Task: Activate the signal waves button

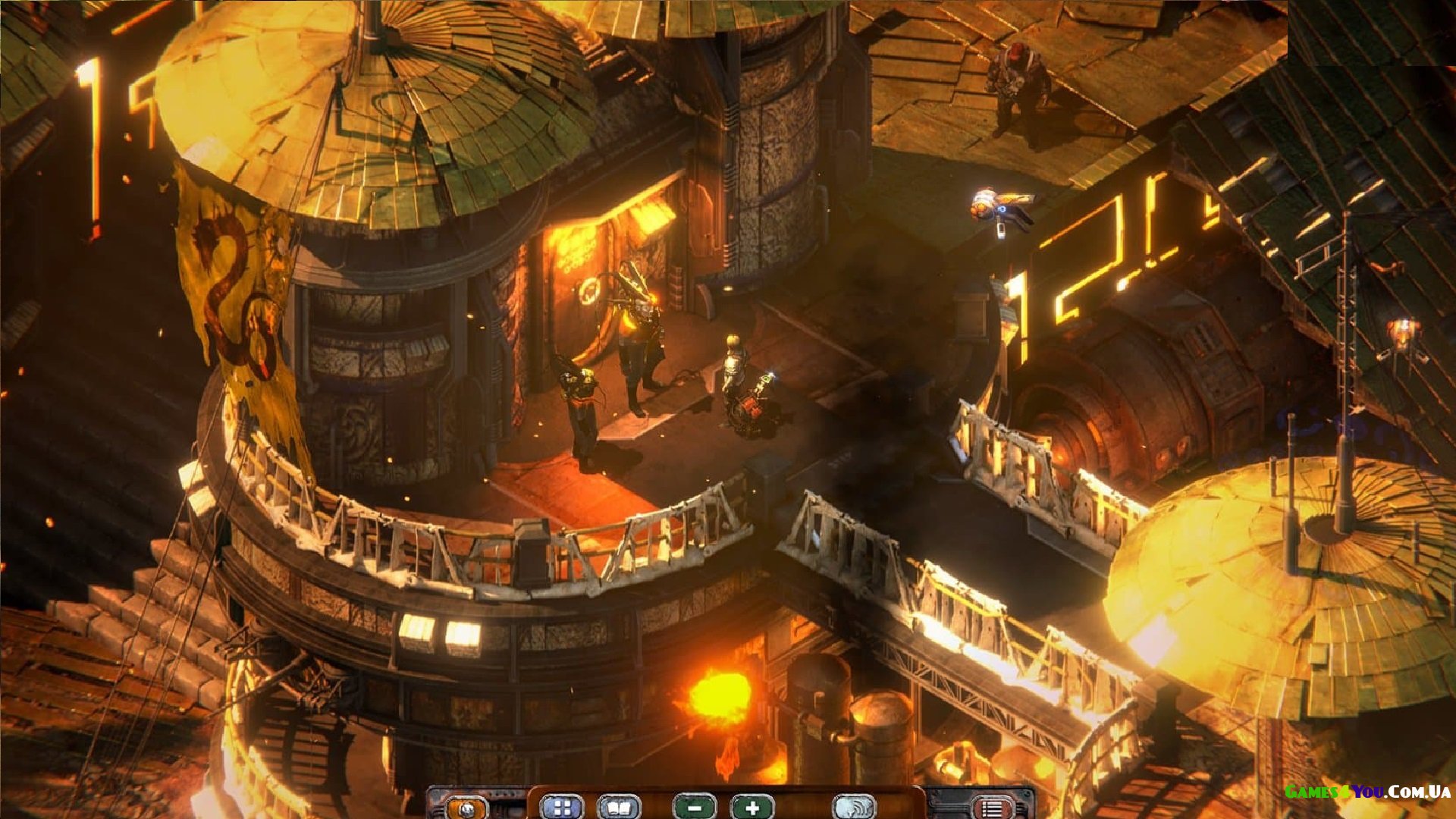Action: click(x=854, y=808)
